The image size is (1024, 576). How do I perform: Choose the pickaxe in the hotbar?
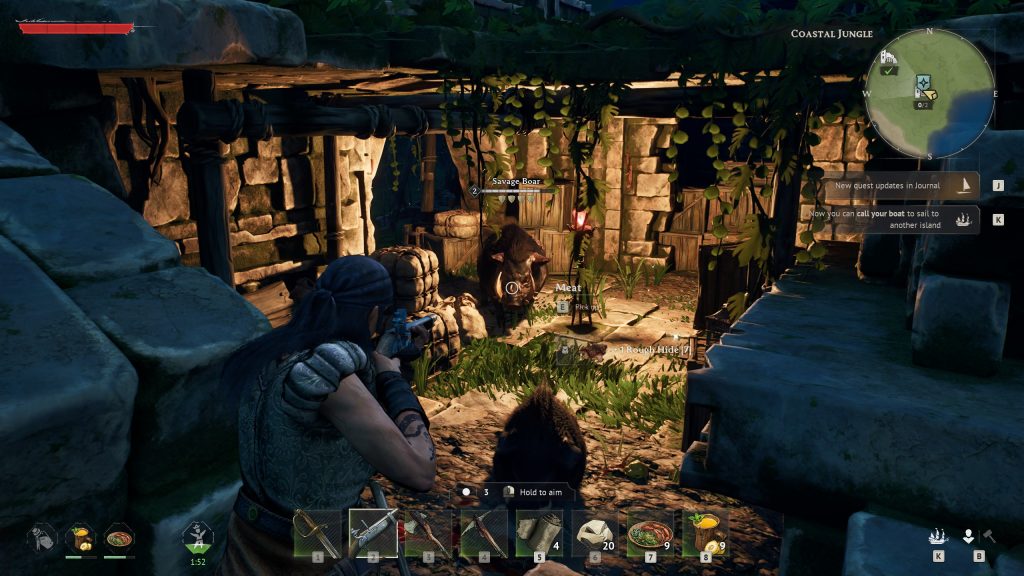[x=483, y=532]
